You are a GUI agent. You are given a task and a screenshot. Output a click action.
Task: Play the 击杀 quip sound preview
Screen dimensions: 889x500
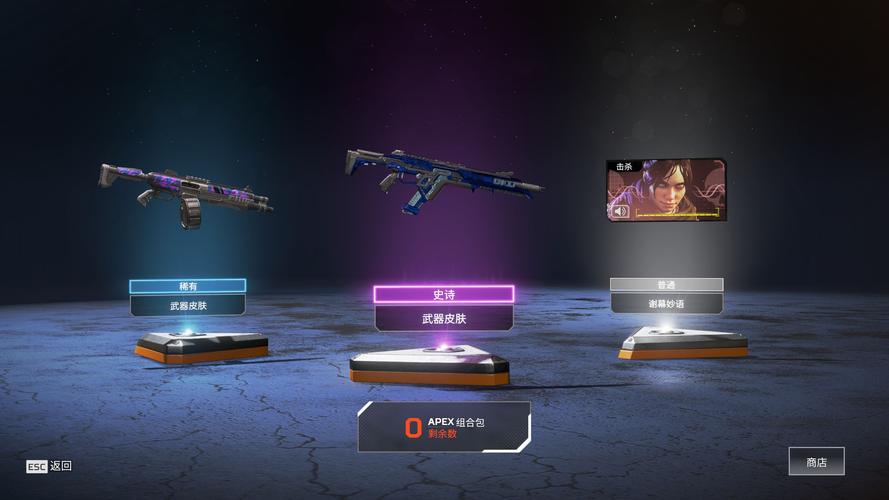click(x=621, y=211)
